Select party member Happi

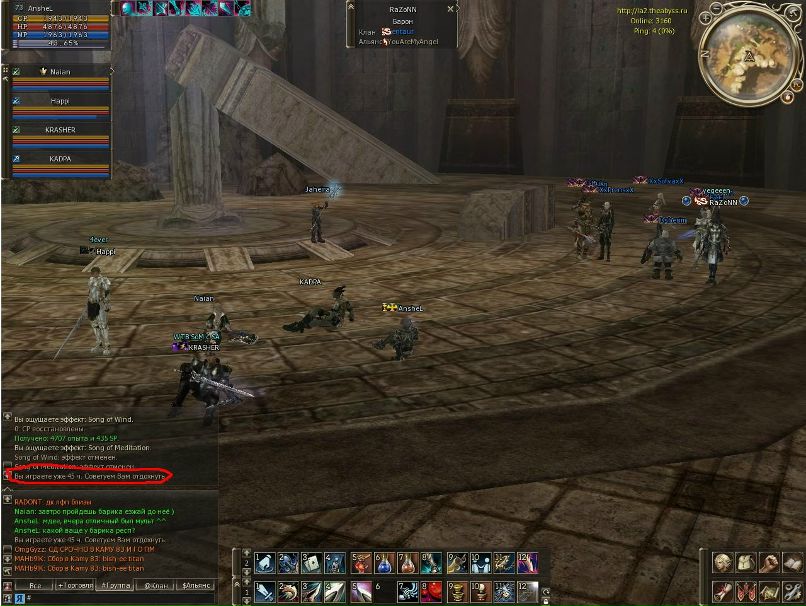(61, 101)
